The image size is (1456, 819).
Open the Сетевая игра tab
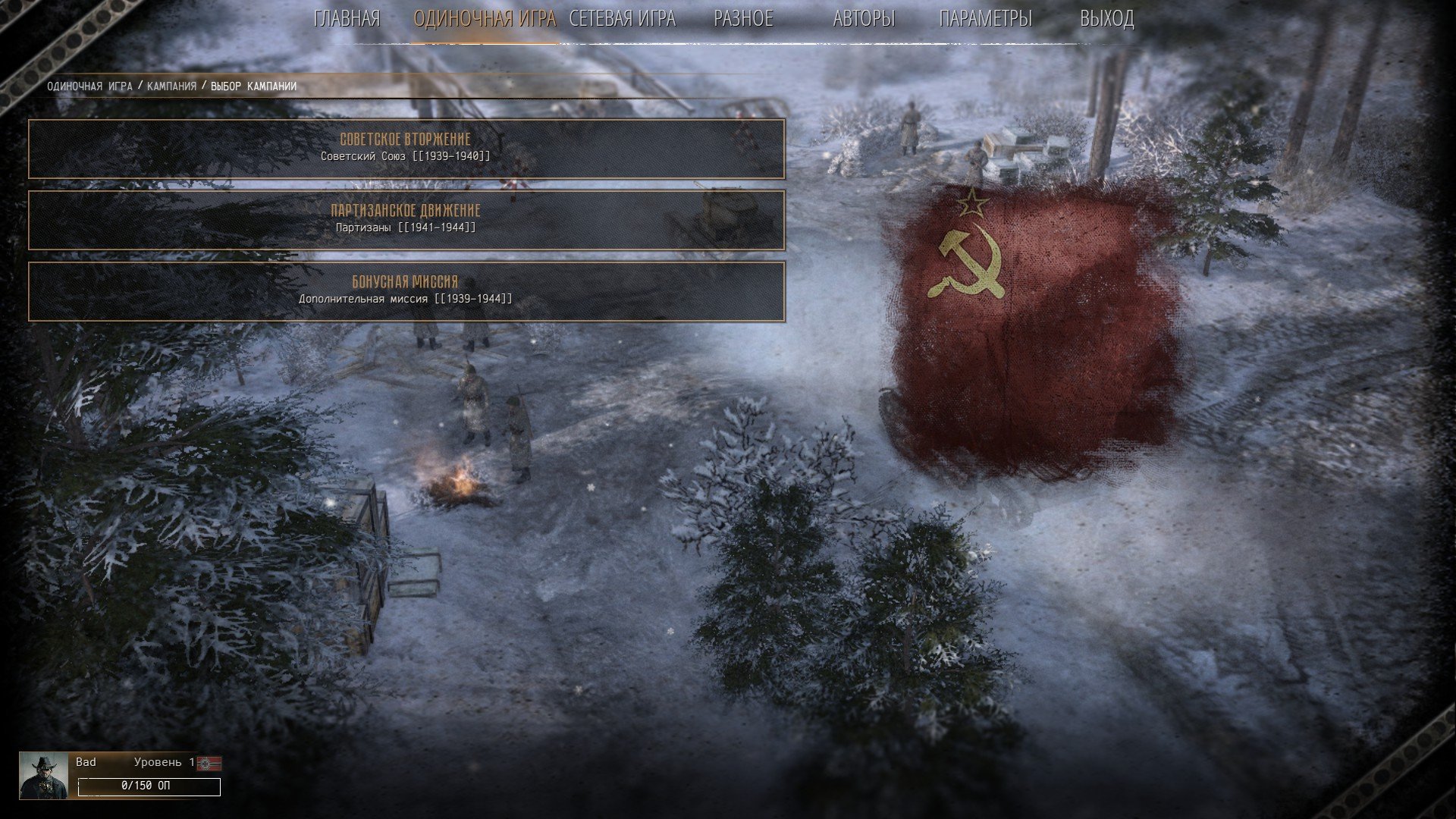pos(622,19)
